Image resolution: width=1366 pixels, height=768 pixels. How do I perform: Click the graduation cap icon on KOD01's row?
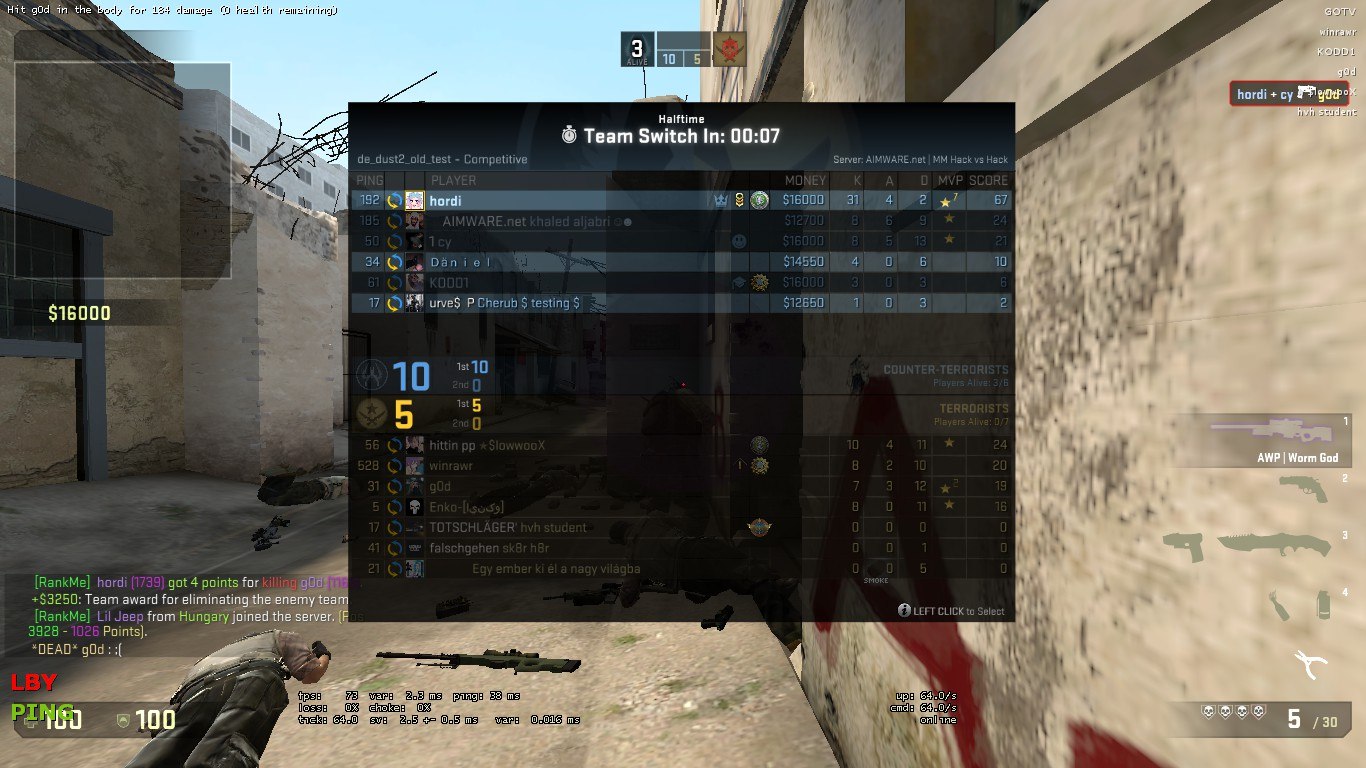[x=738, y=281]
